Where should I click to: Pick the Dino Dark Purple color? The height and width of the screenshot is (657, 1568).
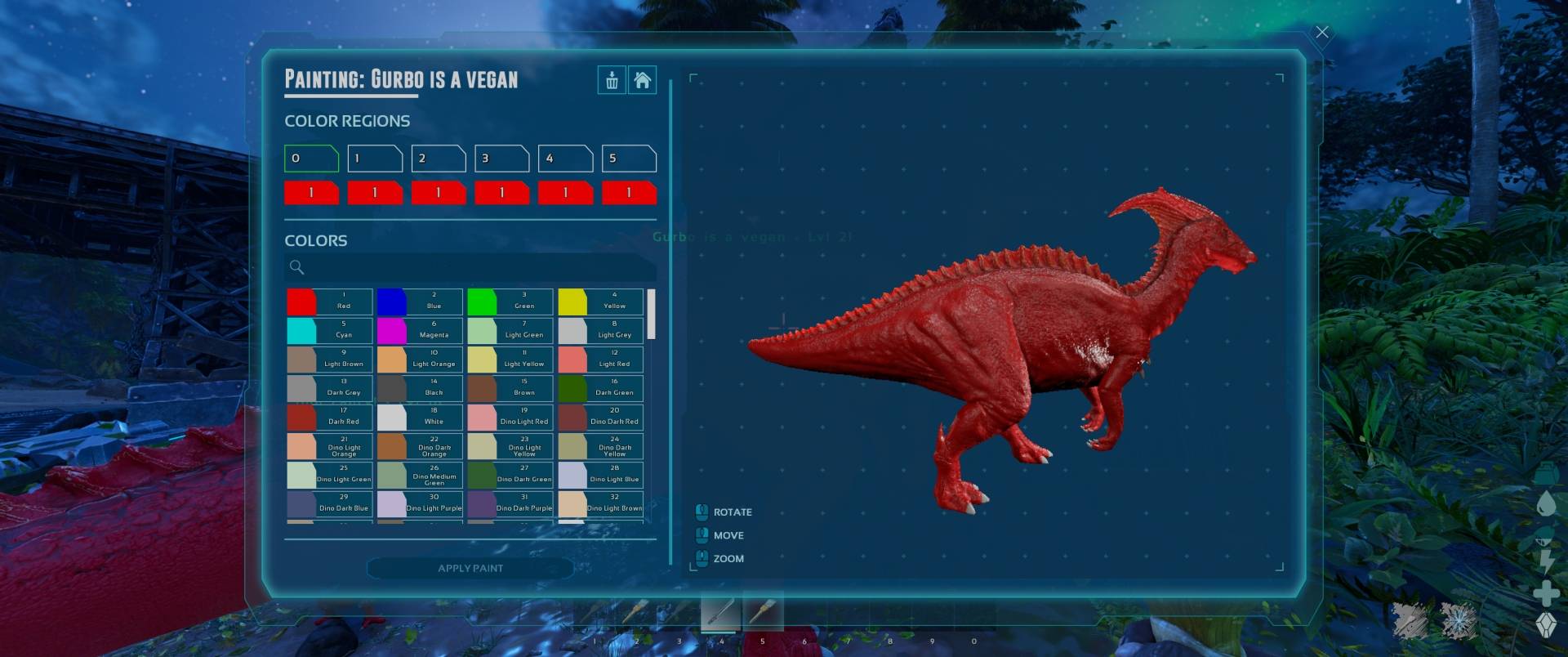click(x=510, y=503)
